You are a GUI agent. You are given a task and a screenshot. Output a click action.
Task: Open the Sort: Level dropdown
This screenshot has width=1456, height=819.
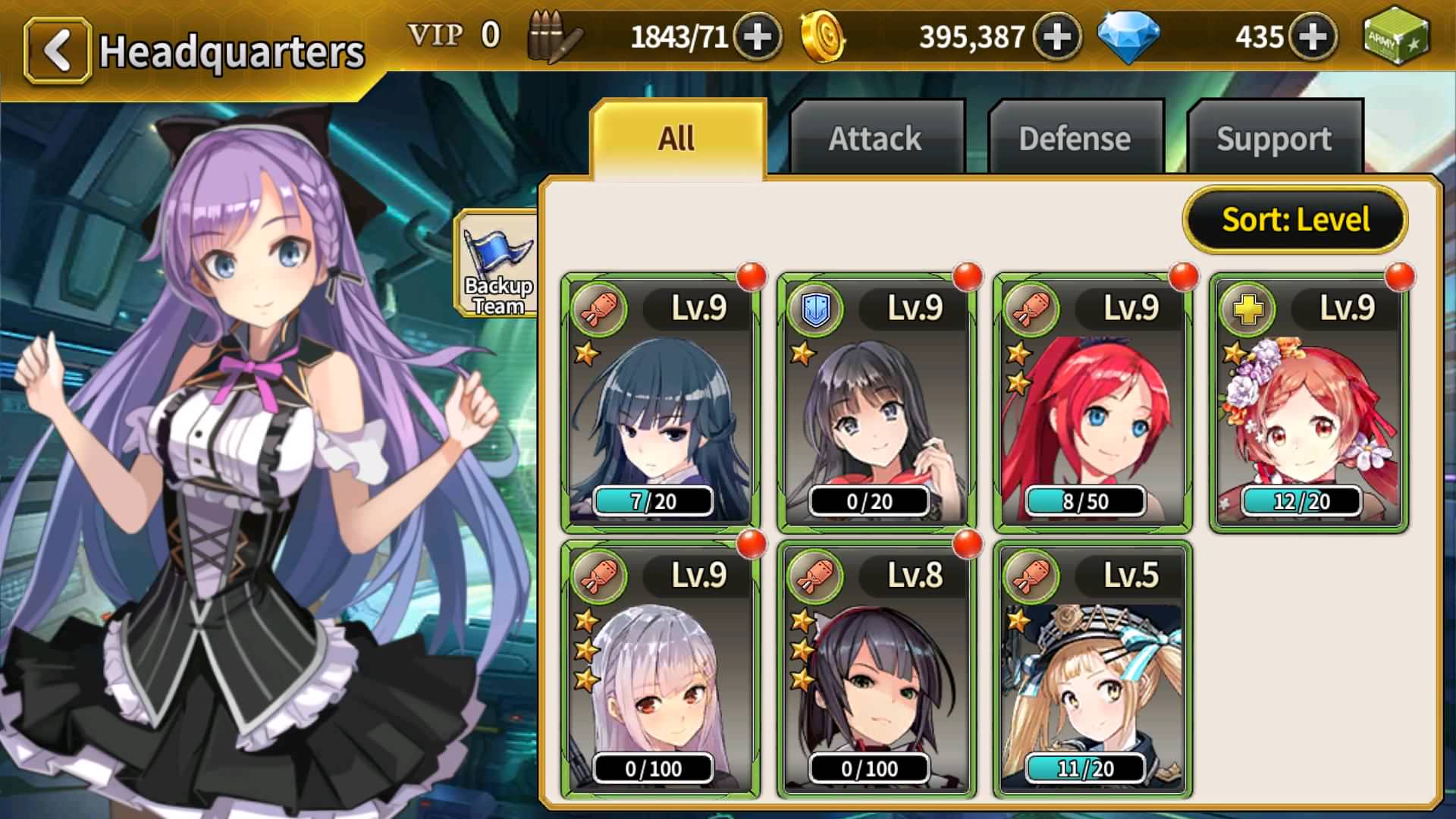[1296, 220]
